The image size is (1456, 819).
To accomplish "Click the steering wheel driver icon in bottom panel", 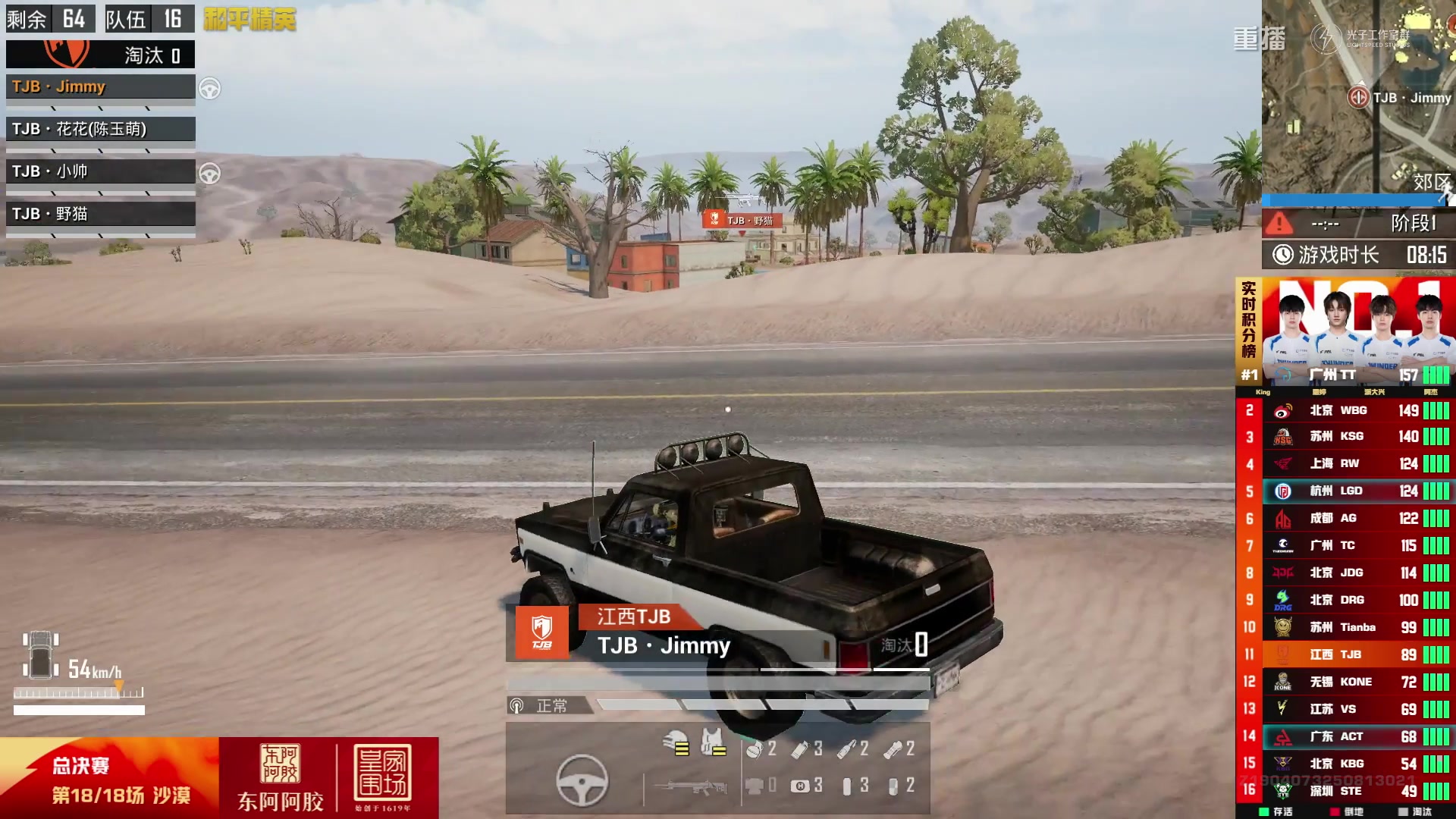I will click(582, 780).
